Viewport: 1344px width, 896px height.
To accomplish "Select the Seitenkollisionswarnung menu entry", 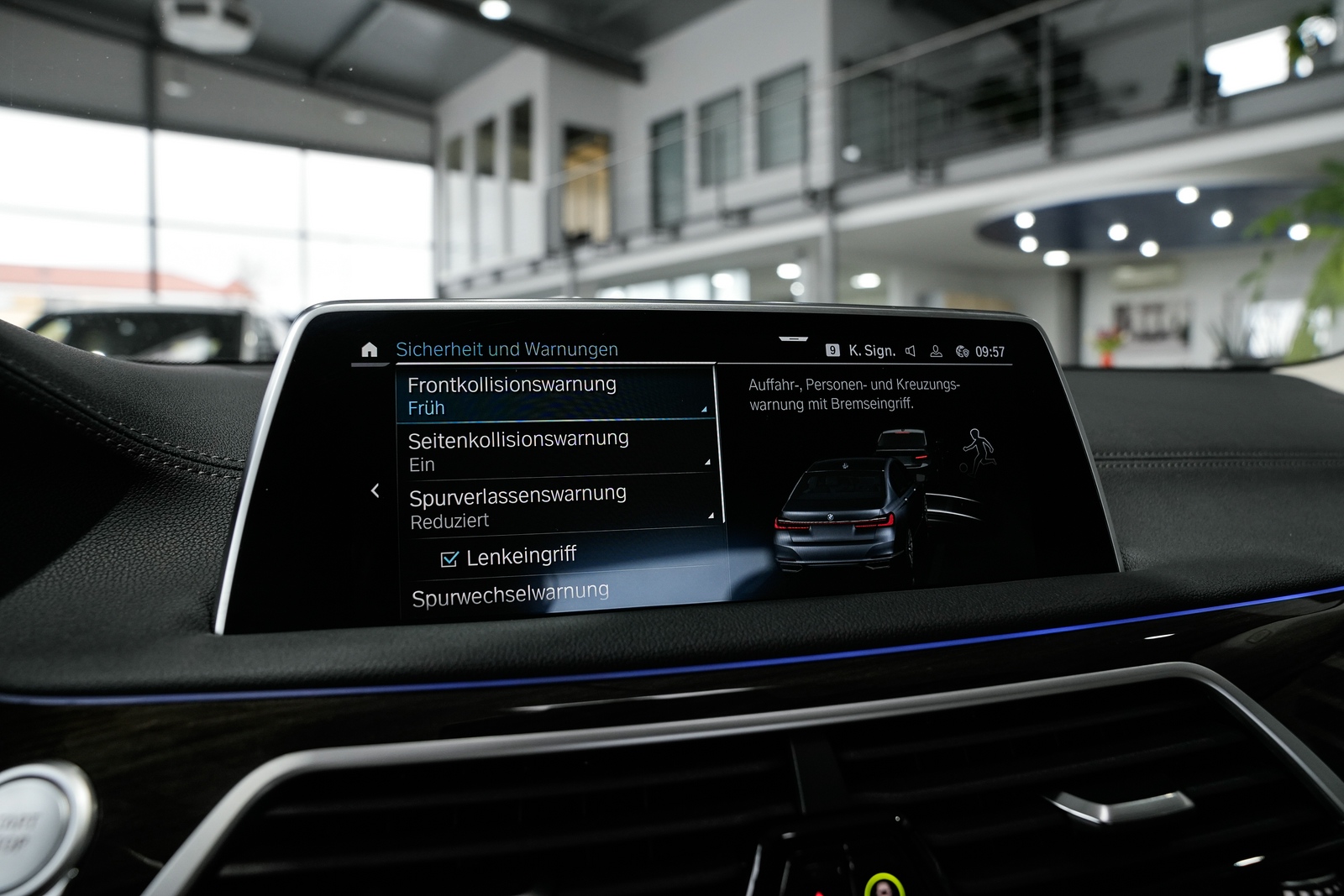I will click(554, 451).
